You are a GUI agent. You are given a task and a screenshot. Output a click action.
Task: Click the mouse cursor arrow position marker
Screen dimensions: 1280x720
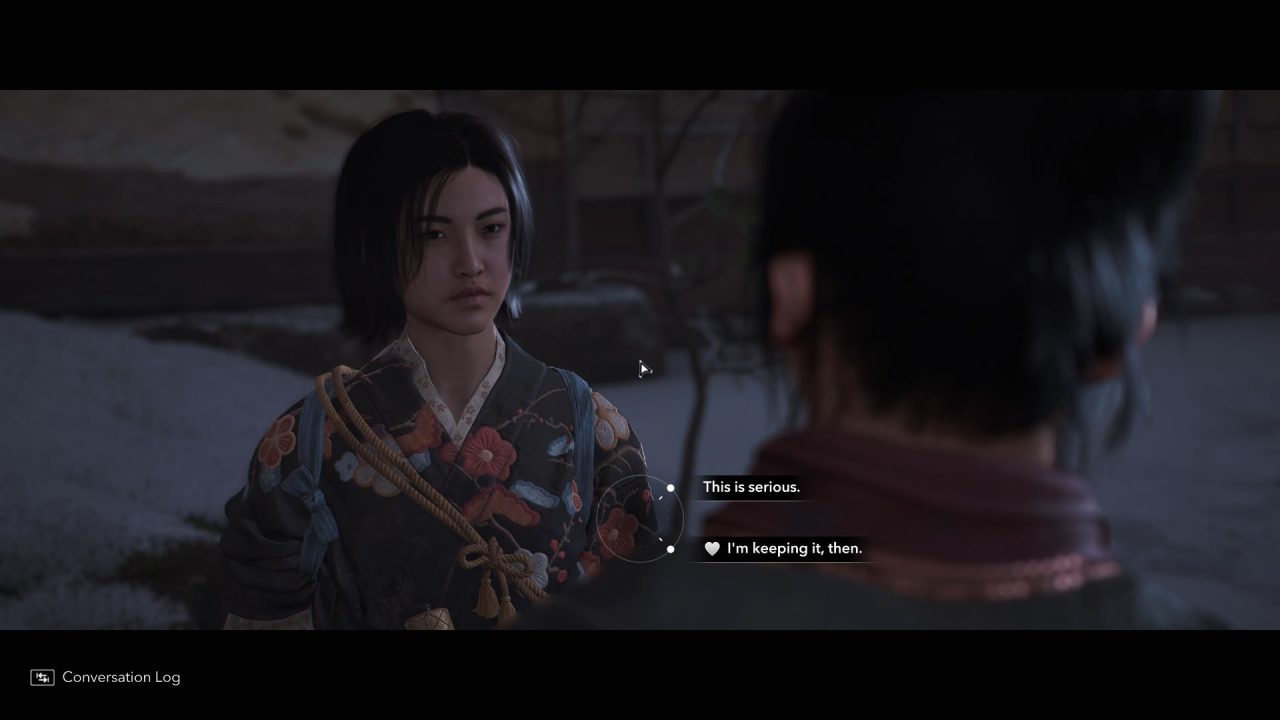pos(643,369)
